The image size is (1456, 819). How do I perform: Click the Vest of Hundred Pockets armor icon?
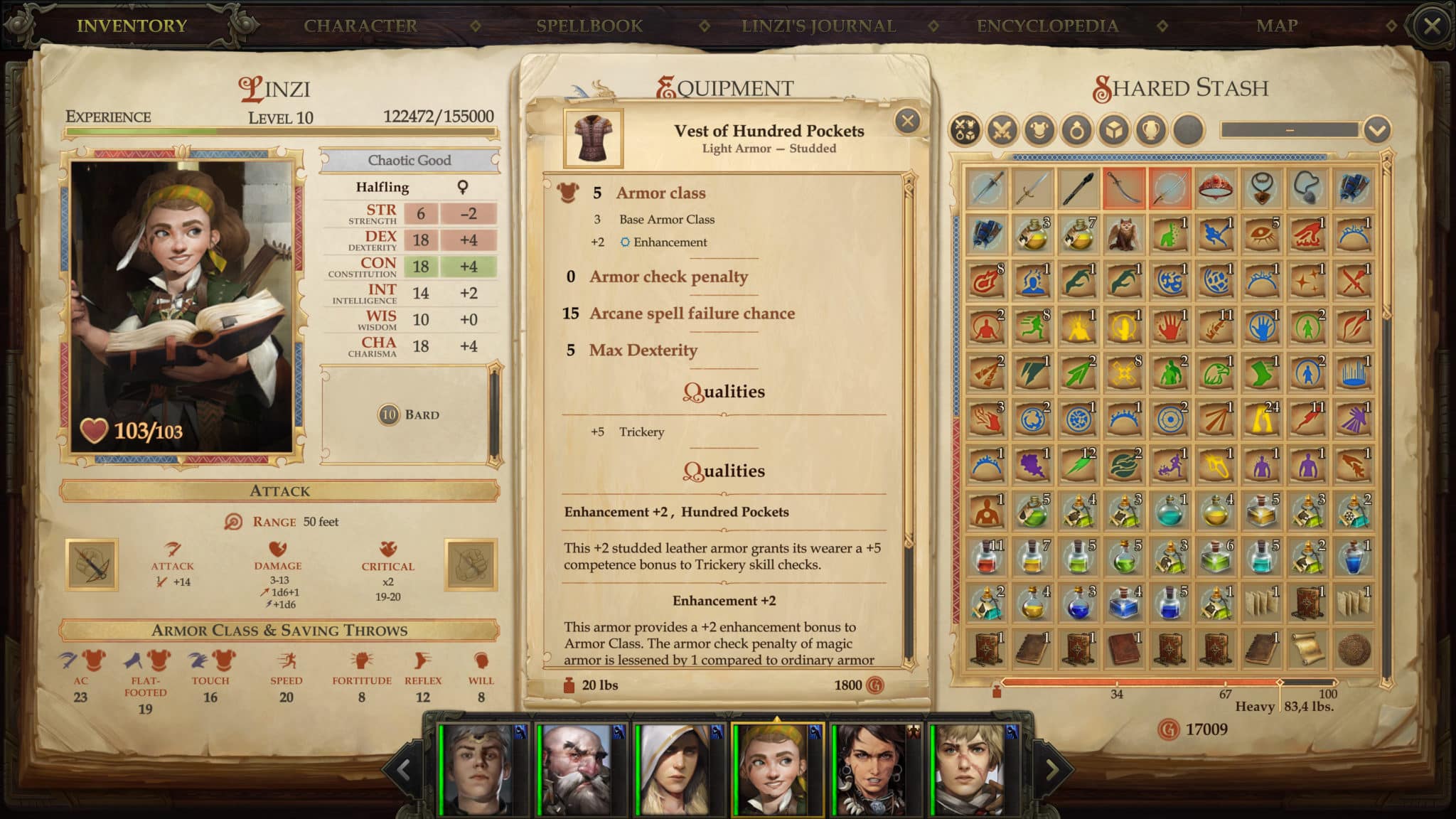coord(593,138)
